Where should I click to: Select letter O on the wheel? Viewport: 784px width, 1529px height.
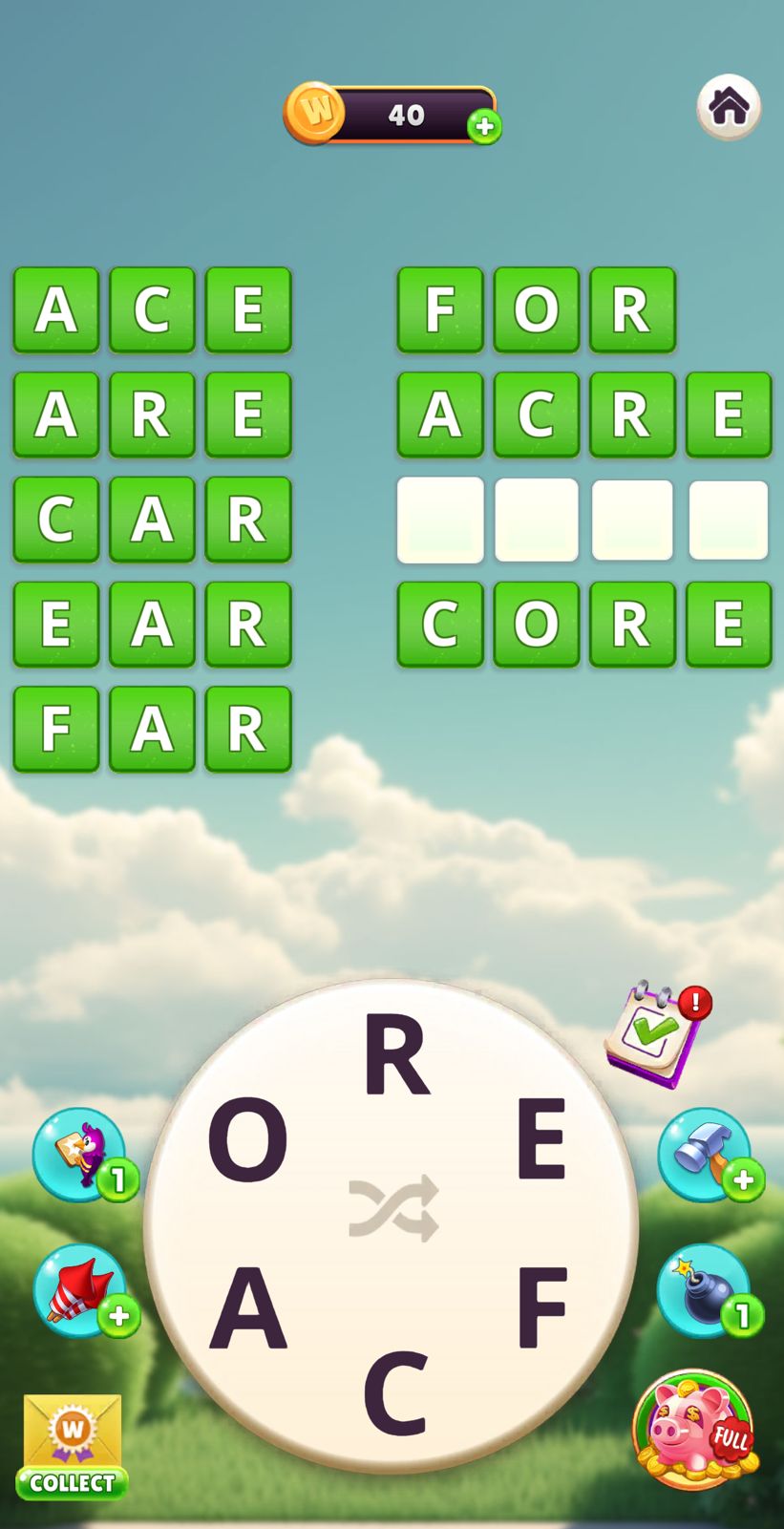pyautogui.click(x=248, y=1139)
